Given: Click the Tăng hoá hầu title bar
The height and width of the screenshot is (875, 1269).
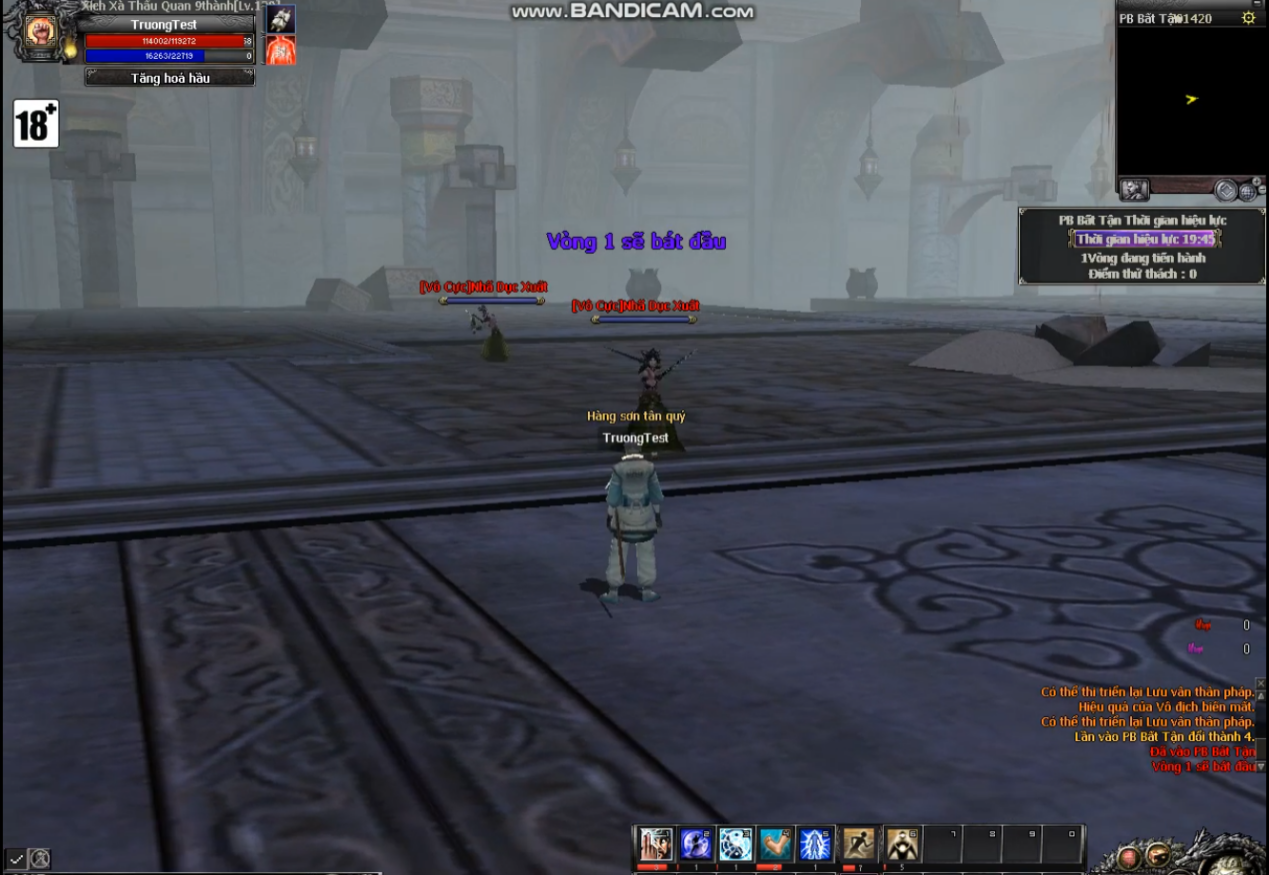Looking at the screenshot, I should pyautogui.click(x=170, y=78).
